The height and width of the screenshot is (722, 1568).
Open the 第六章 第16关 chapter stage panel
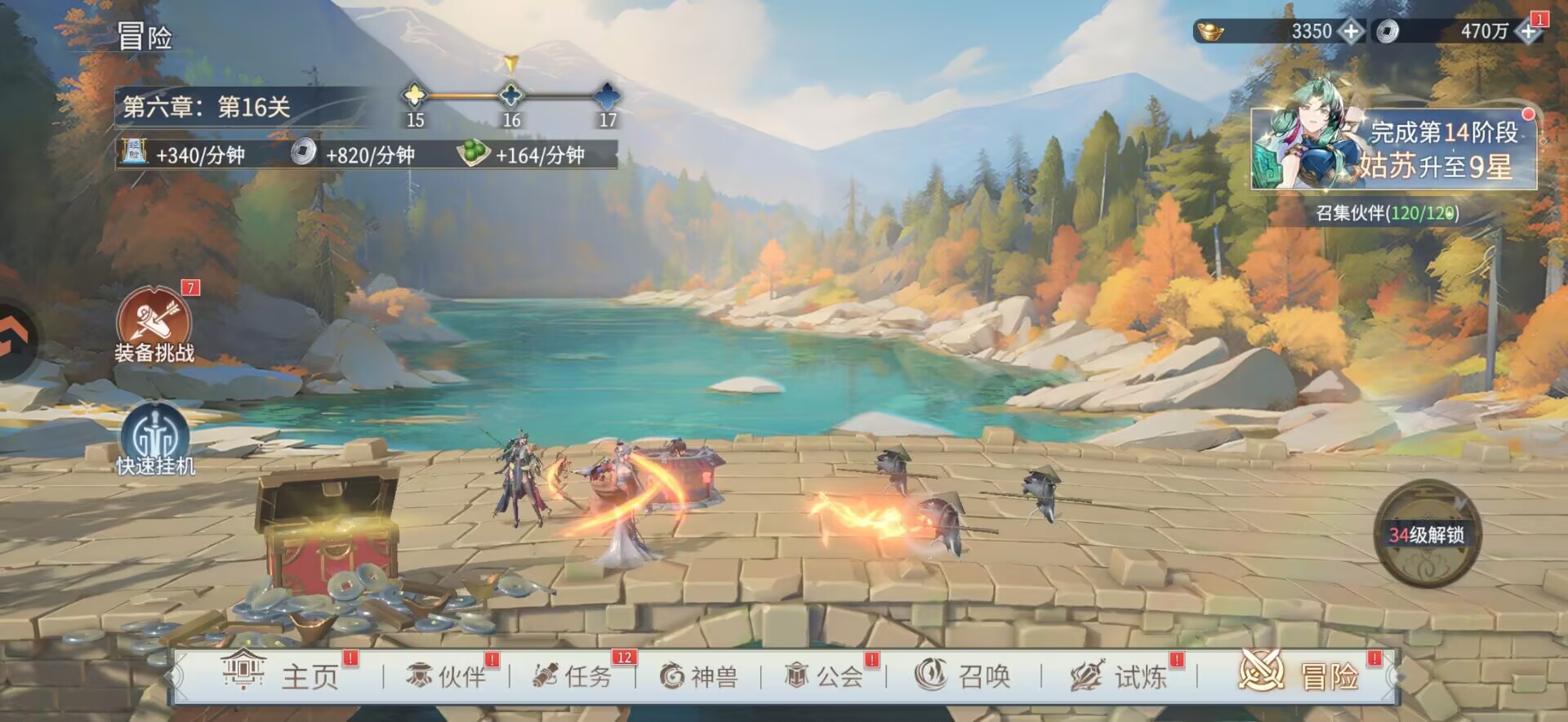coord(208,107)
